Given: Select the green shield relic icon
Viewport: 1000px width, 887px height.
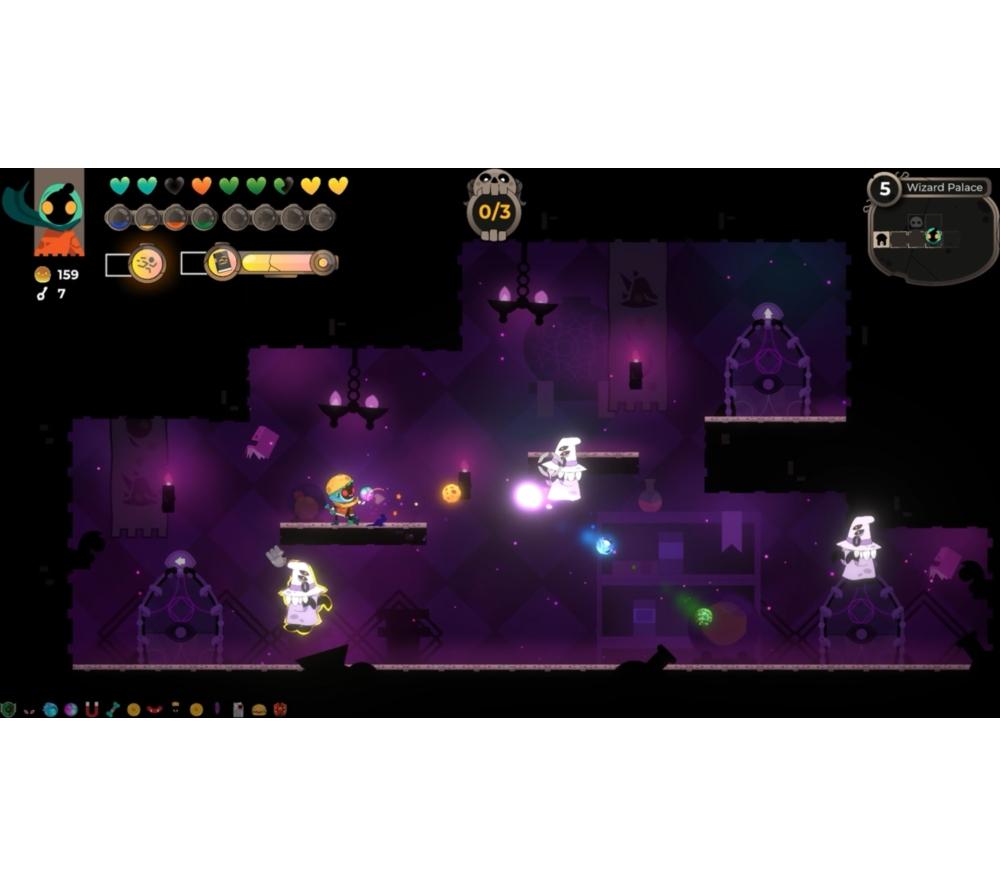Looking at the screenshot, I should click(9, 709).
